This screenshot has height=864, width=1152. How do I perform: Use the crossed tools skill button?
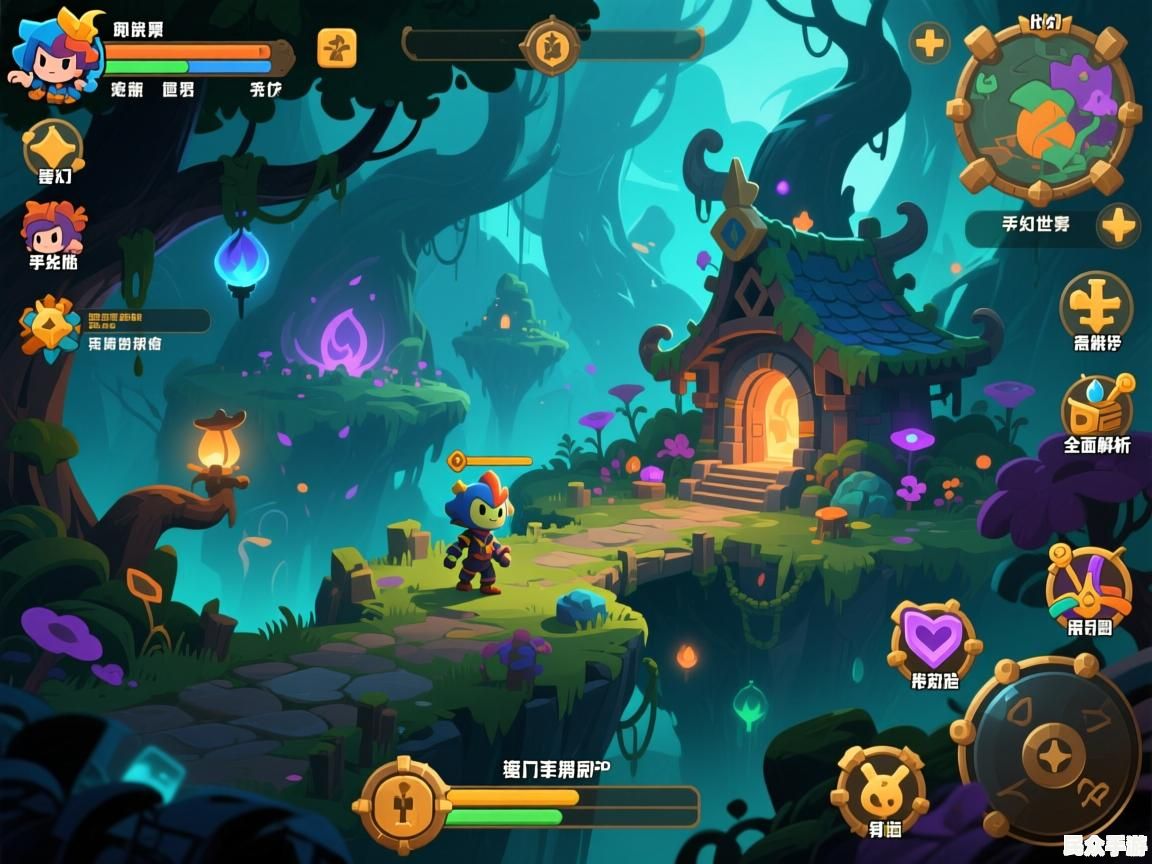pyautogui.click(x=1089, y=585)
